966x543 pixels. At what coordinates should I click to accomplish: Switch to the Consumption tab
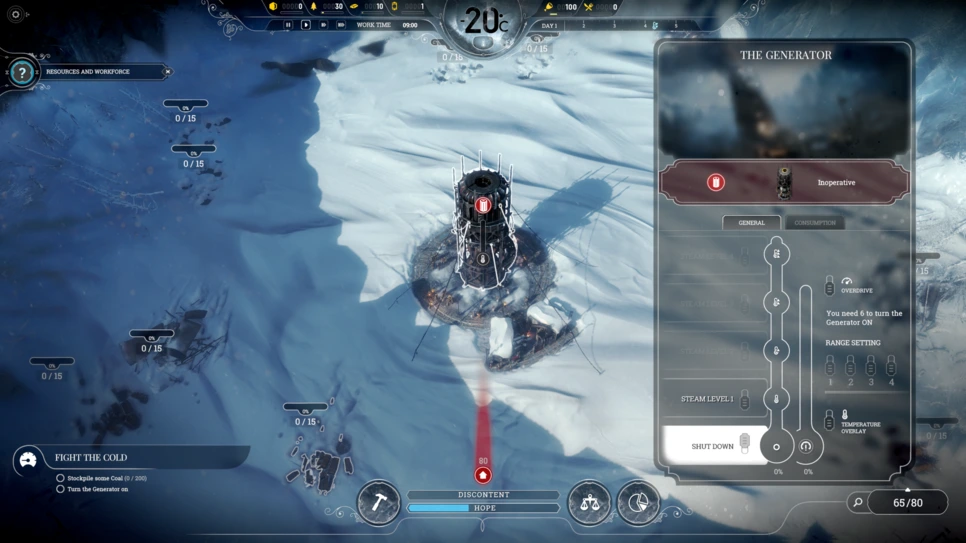tap(814, 222)
